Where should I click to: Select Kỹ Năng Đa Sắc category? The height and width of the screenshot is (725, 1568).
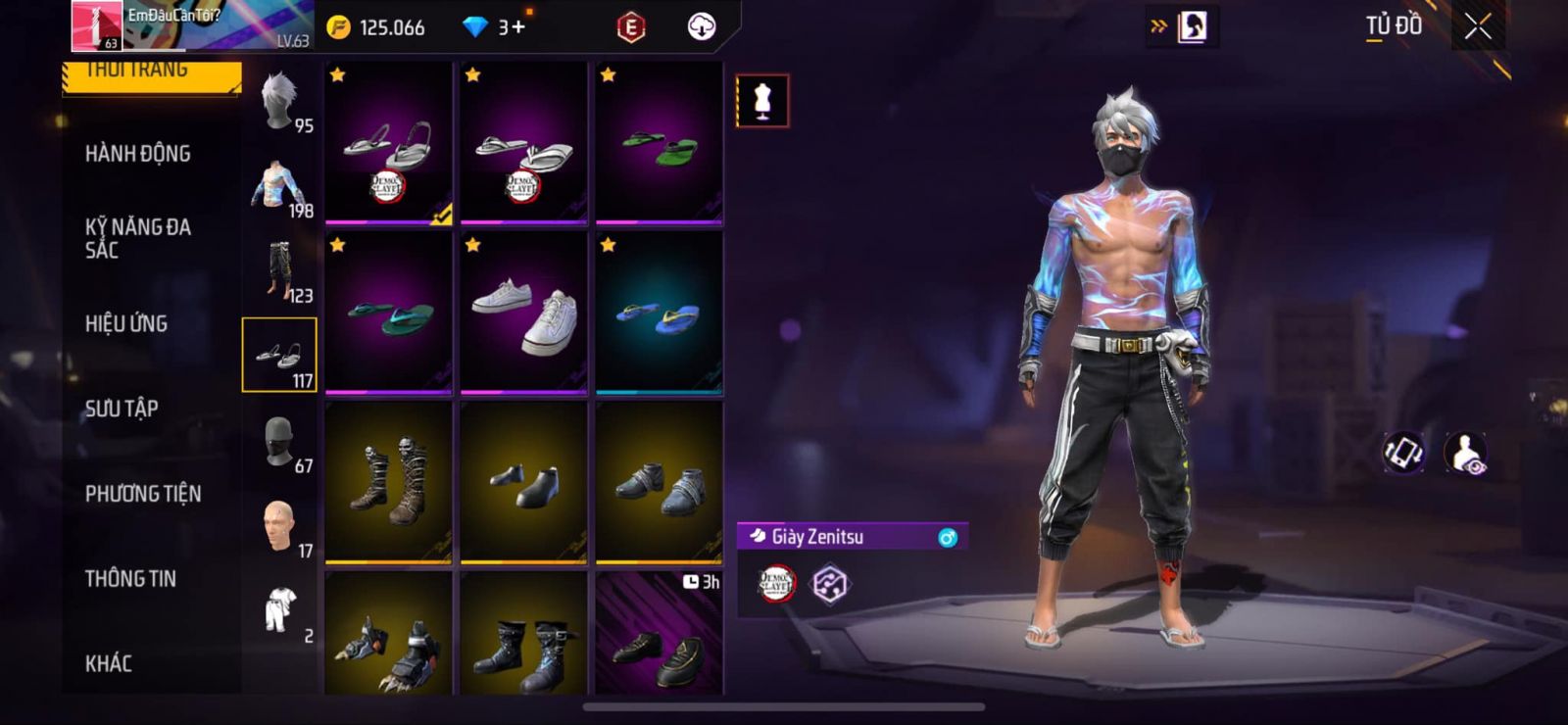pyautogui.click(x=137, y=238)
